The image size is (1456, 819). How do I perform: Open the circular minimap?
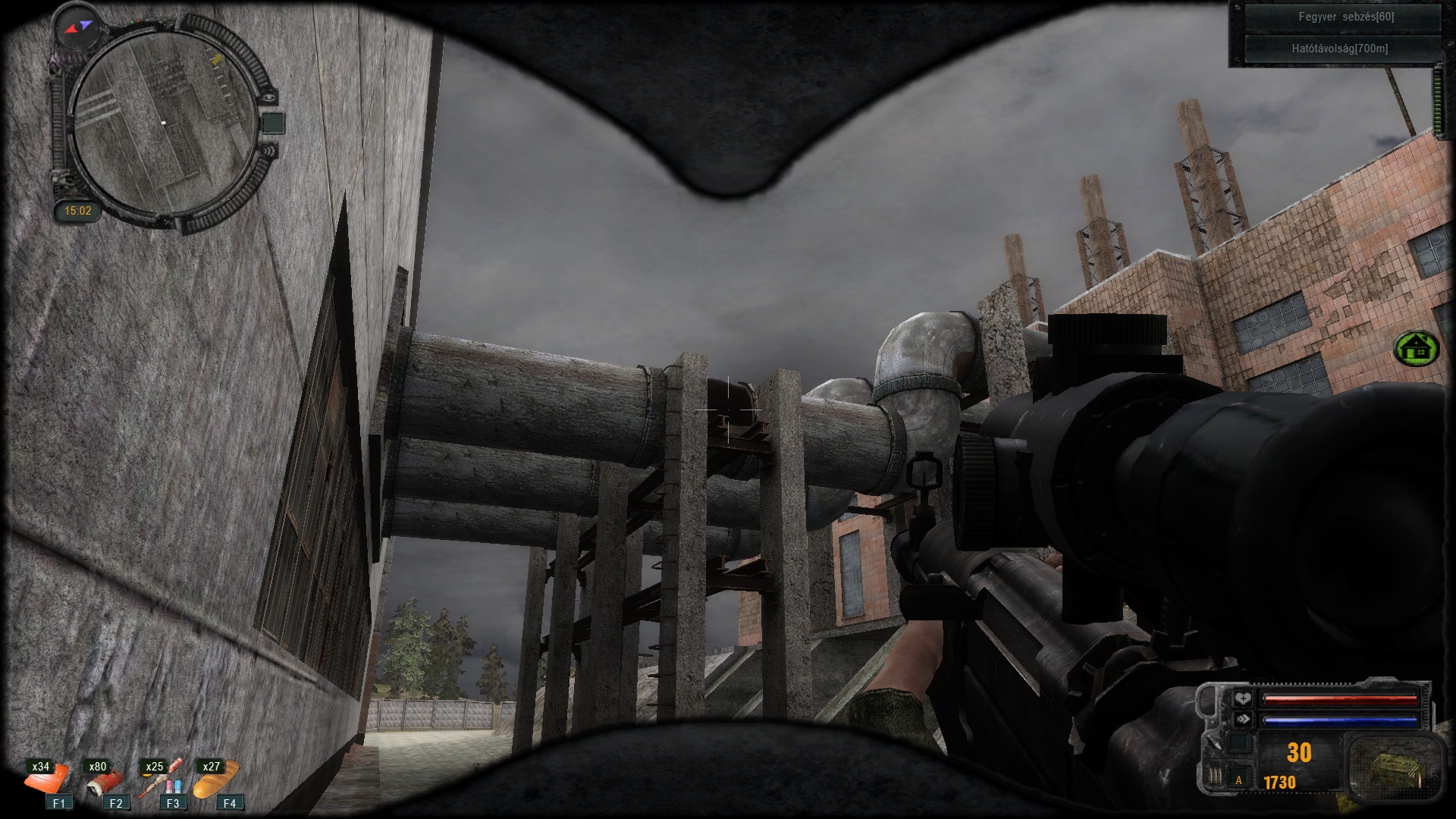pos(164,121)
